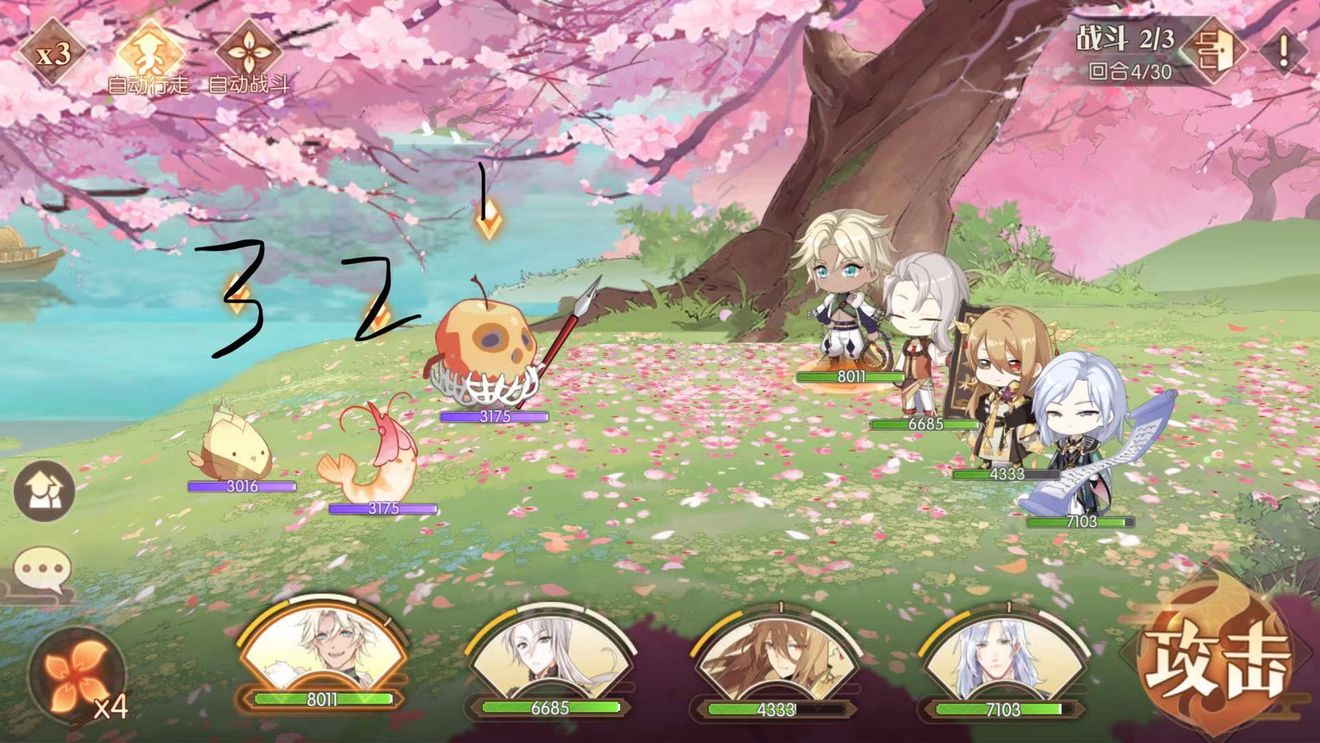The width and height of the screenshot is (1320, 743).
Task: Click the exit door button
Action: tap(1213, 50)
